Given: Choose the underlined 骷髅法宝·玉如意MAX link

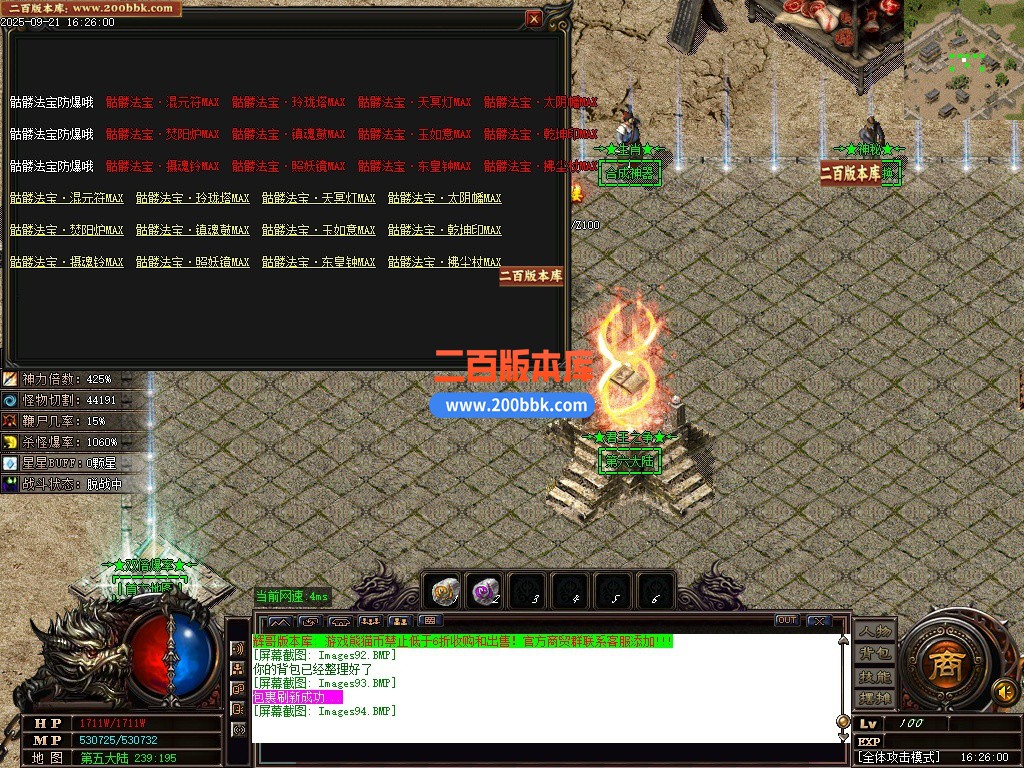Looking at the screenshot, I should pos(319,230).
